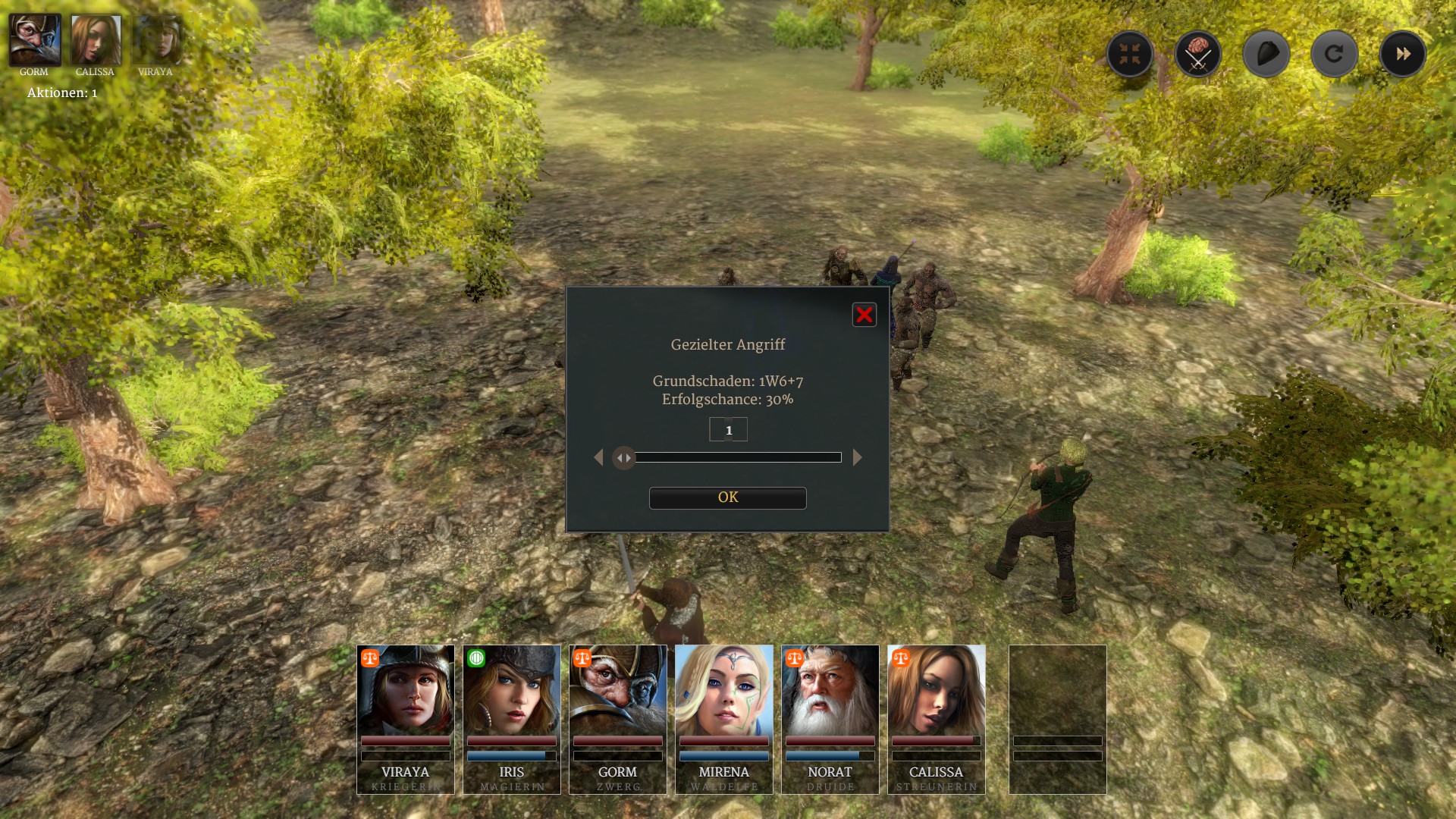Screen dimensions: 1456x819
Task: Click Gorm's turn order portrait
Action: [x=35, y=40]
